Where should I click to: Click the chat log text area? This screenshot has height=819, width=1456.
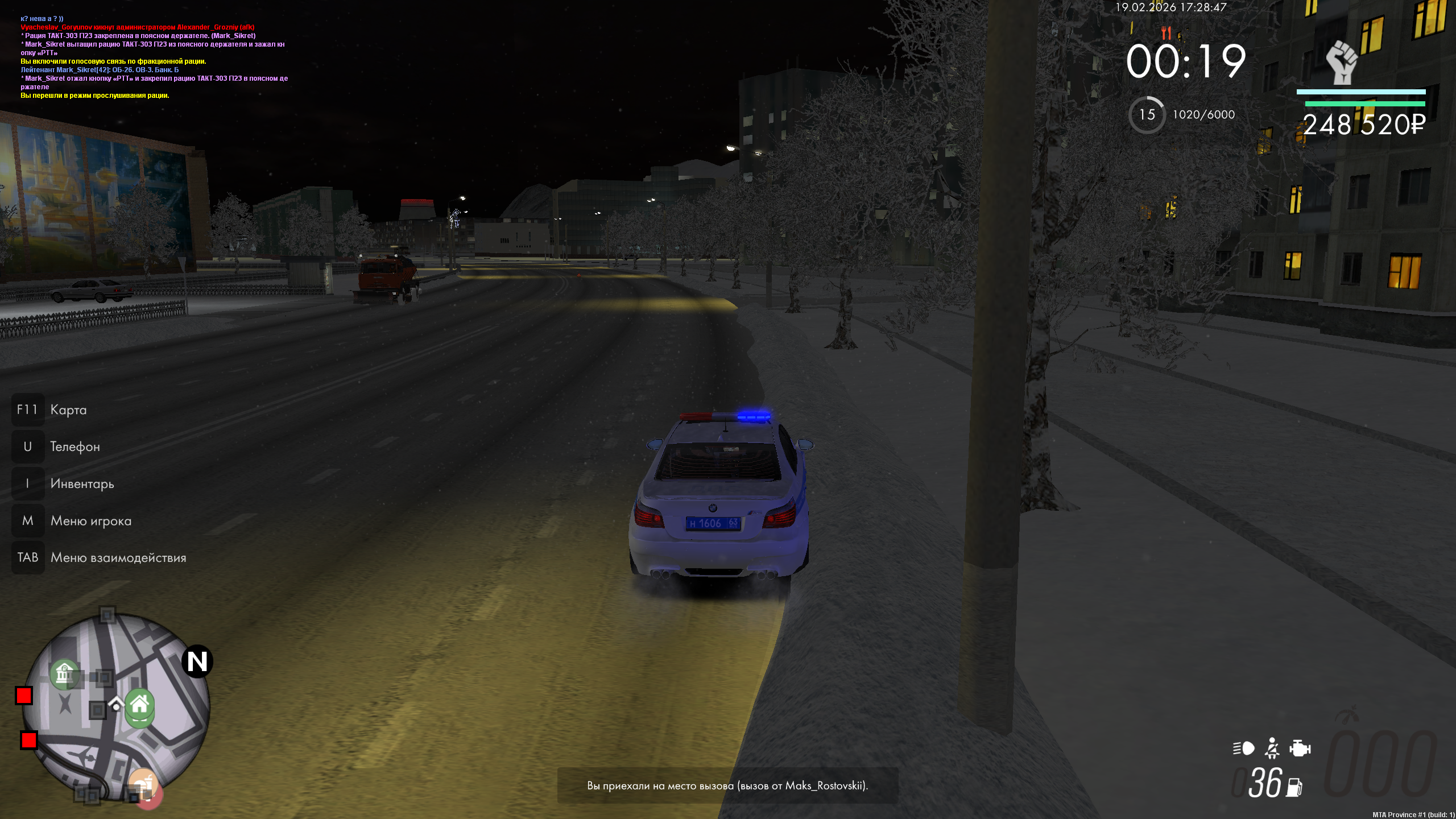[154, 57]
